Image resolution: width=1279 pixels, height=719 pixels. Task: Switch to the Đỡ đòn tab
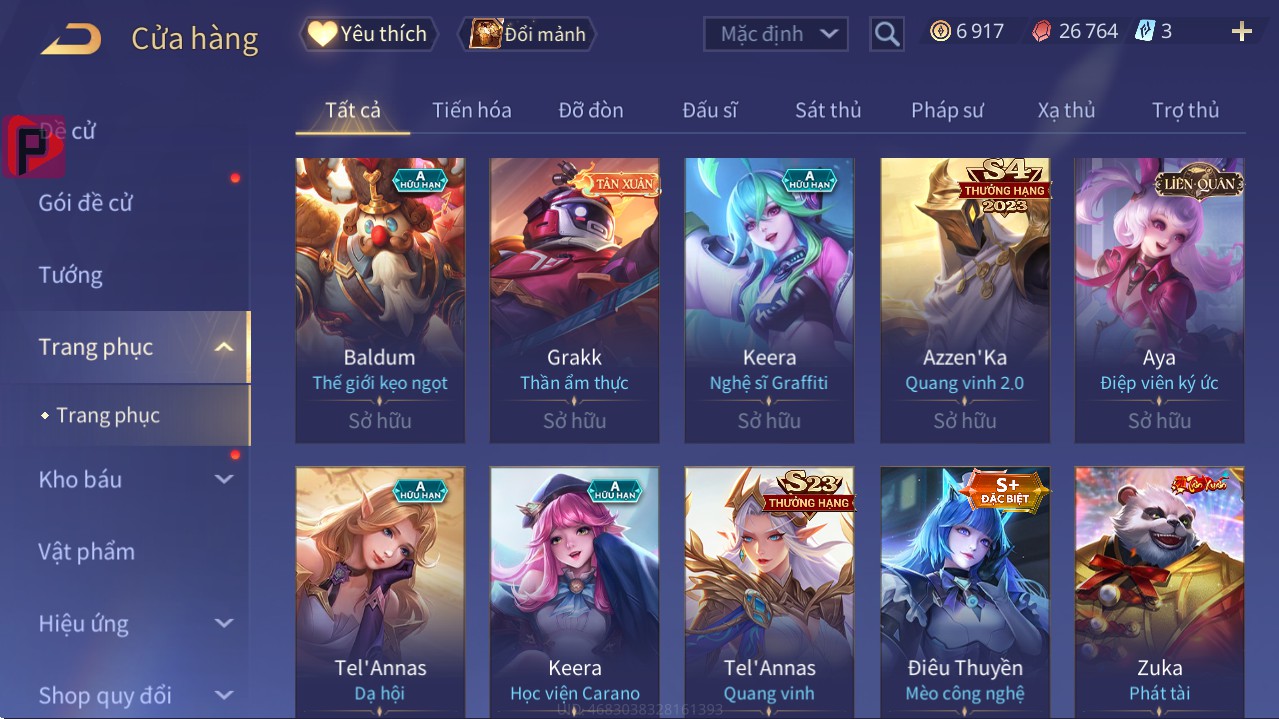(x=591, y=110)
